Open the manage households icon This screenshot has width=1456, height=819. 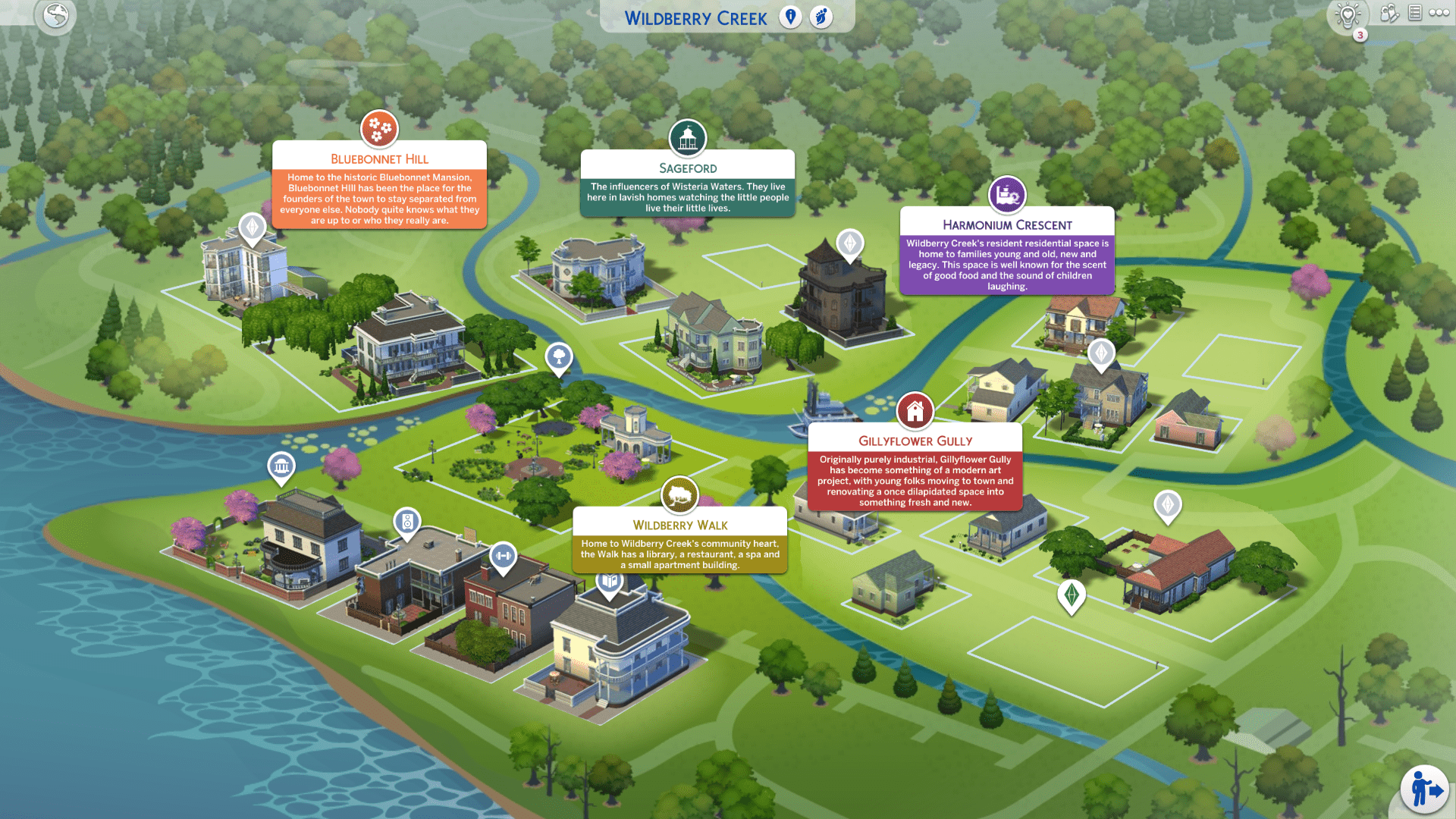tap(1389, 13)
